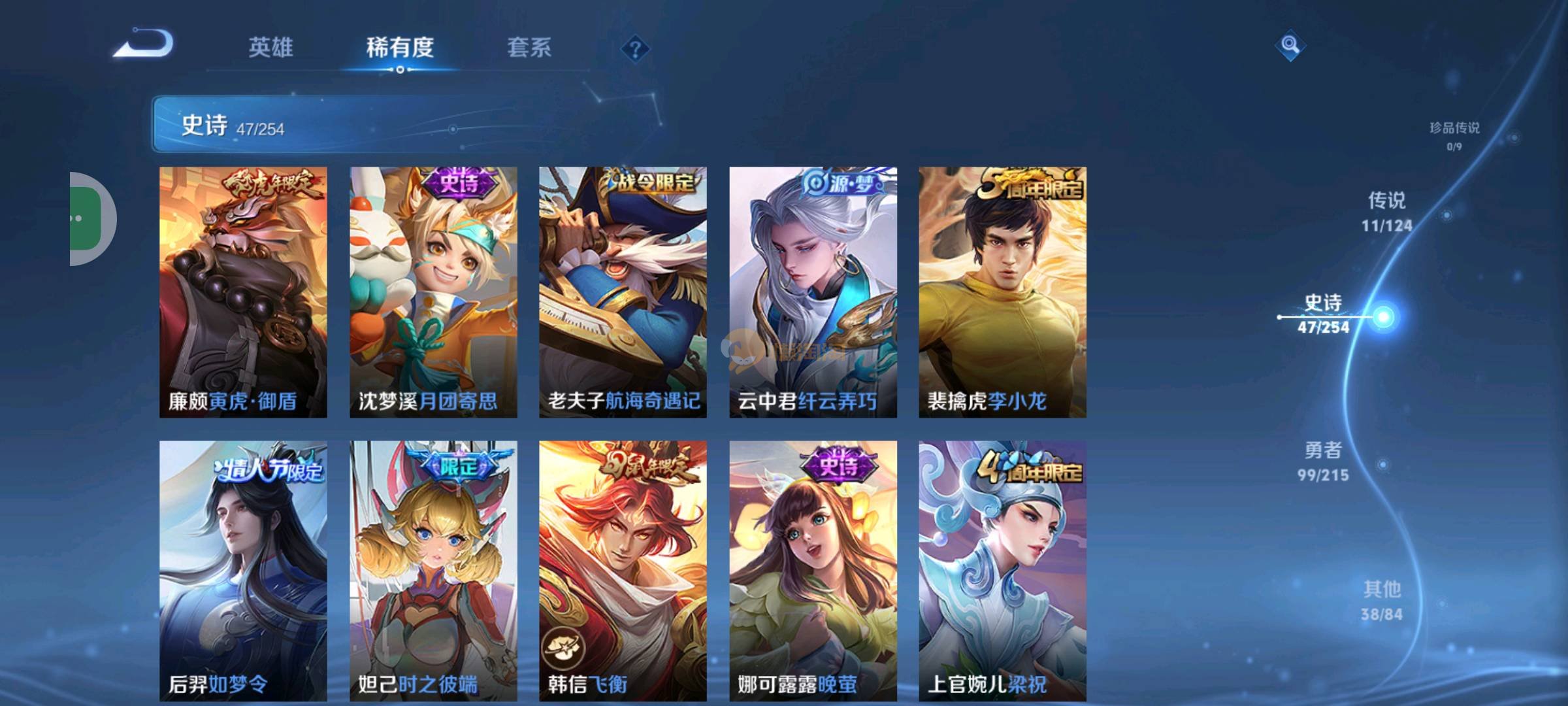Open the 老夫子 航海奇遇记 skin card
Image resolution: width=1568 pixels, height=706 pixels.
click(623, 292)
